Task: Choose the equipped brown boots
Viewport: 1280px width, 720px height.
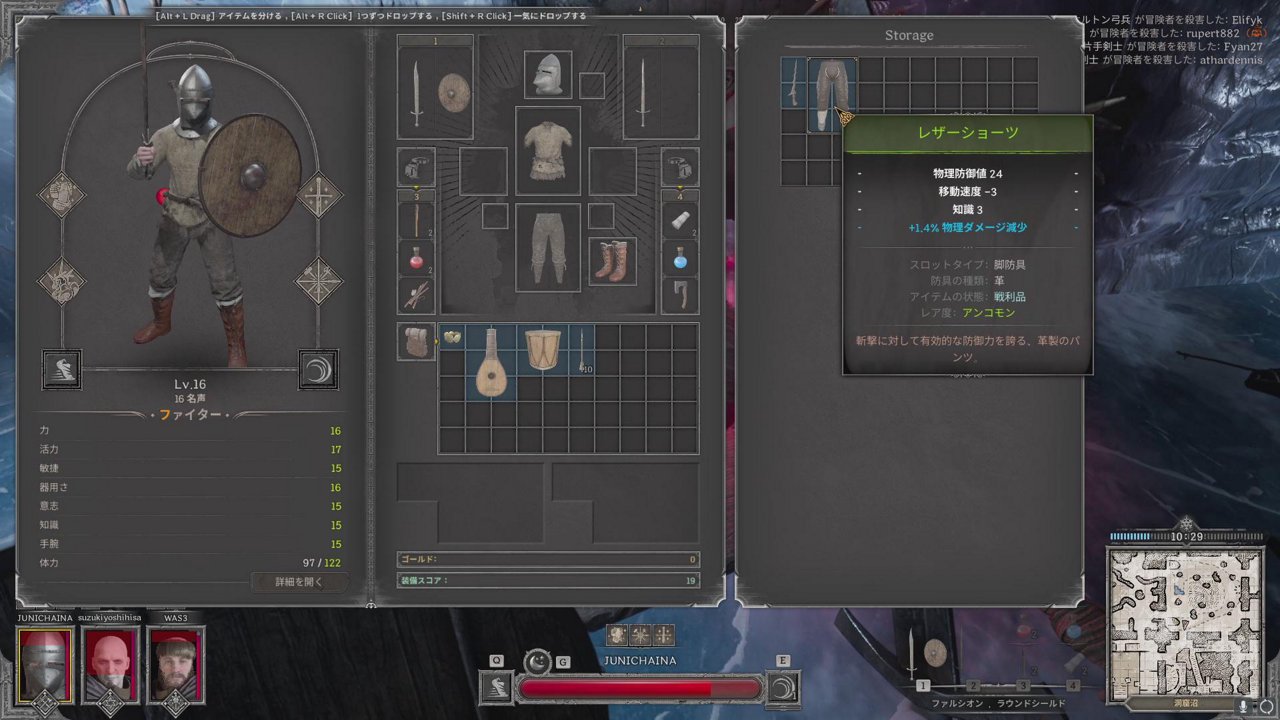Action: pos(612,260)
